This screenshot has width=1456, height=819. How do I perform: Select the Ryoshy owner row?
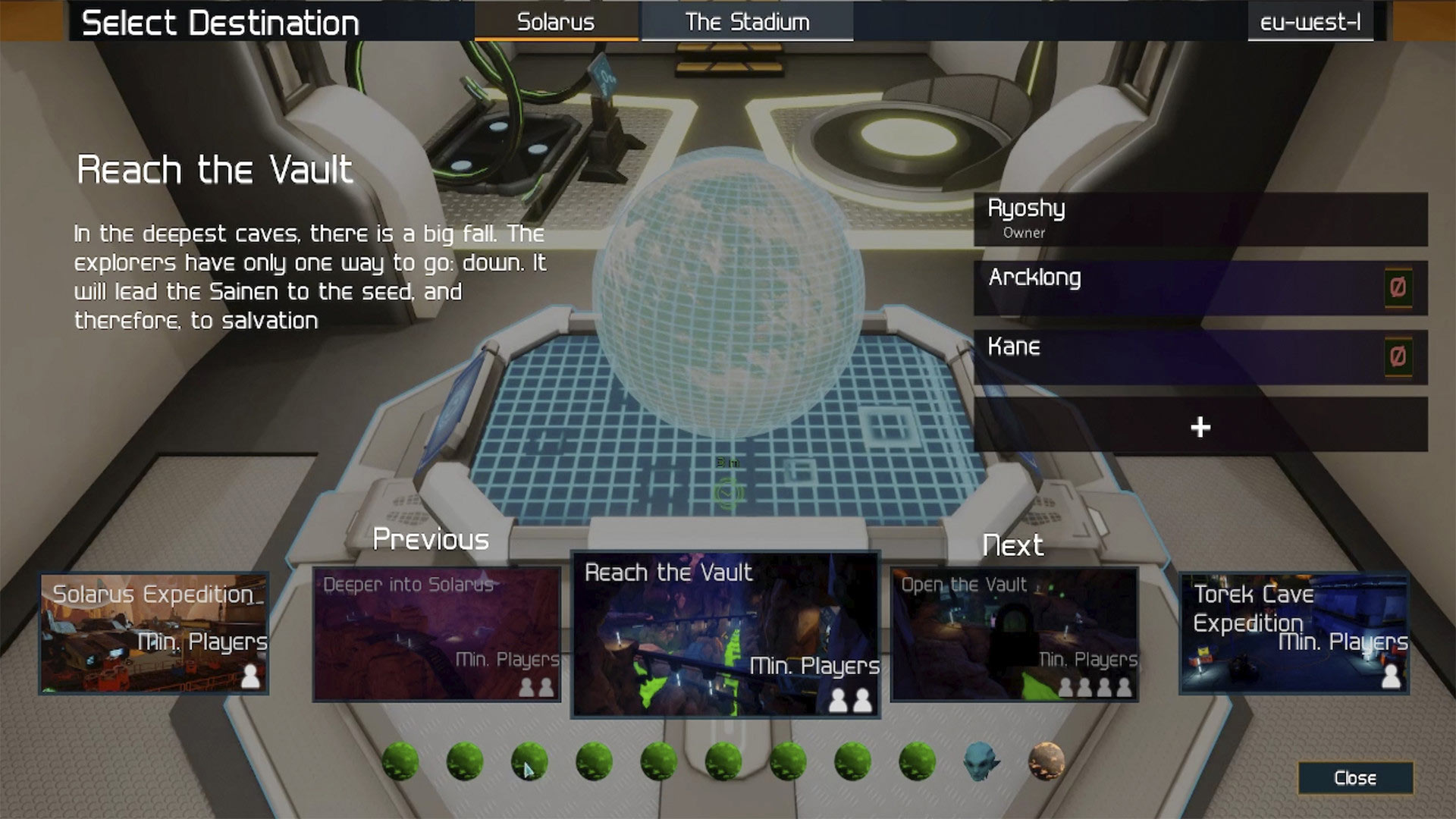[1200, 218]
